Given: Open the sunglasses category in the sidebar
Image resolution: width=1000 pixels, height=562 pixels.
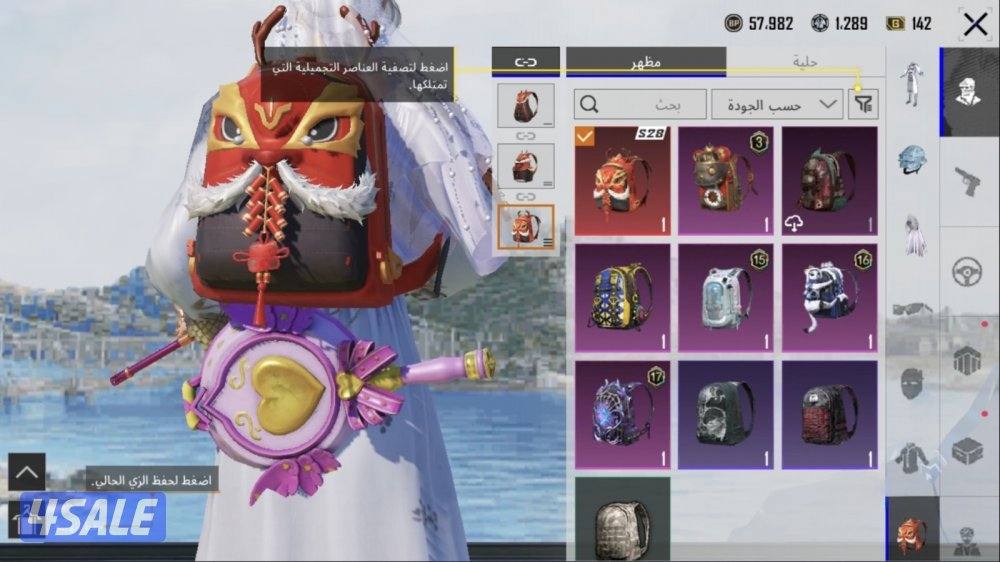Looking at the screenshot, I should click(912, 309).
